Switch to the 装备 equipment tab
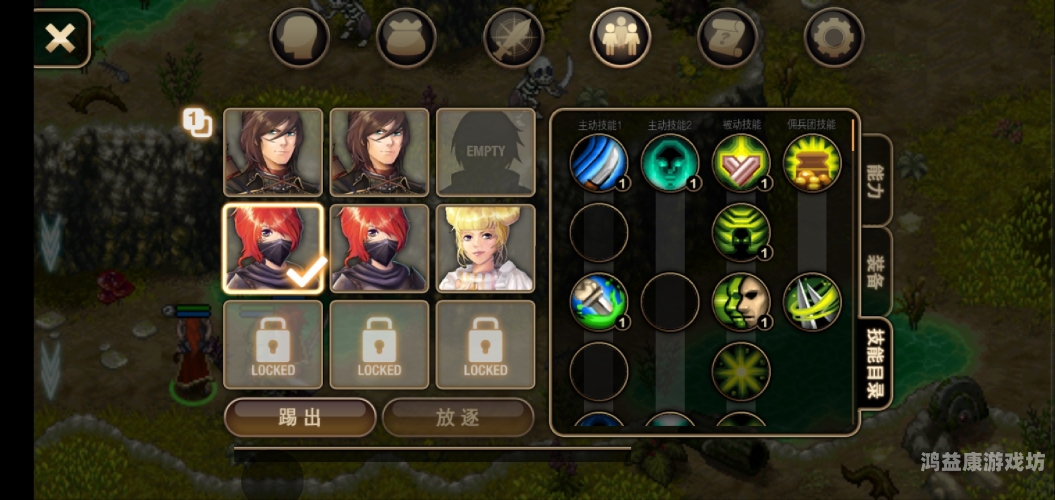1055x500 pixels. pos(876,270)
